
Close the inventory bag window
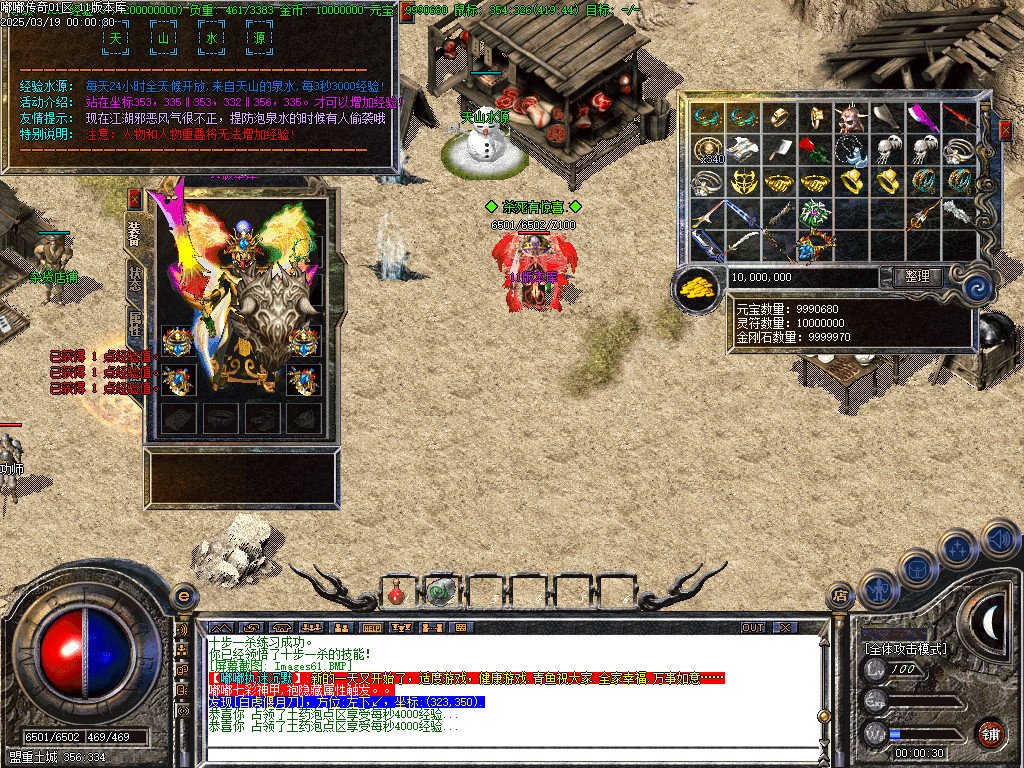pyautogui.click(x=1005, y=130)
